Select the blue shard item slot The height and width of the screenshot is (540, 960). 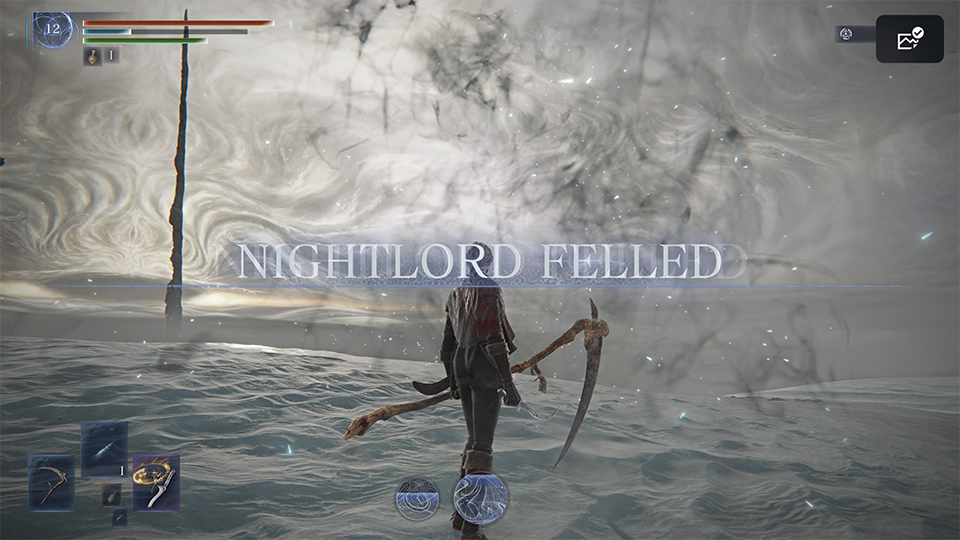[x=104, y=449]
